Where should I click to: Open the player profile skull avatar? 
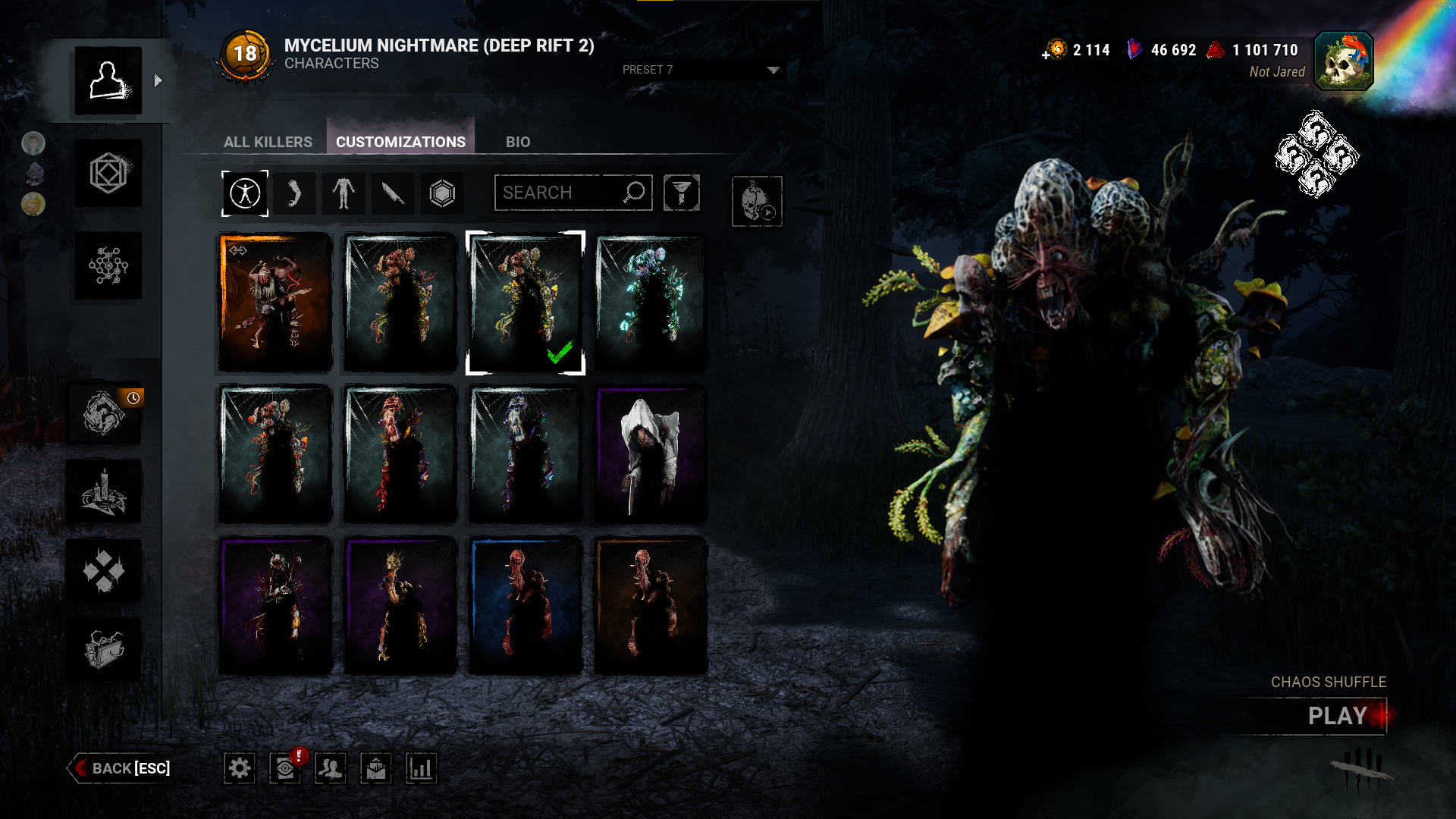click(1343, 61)
